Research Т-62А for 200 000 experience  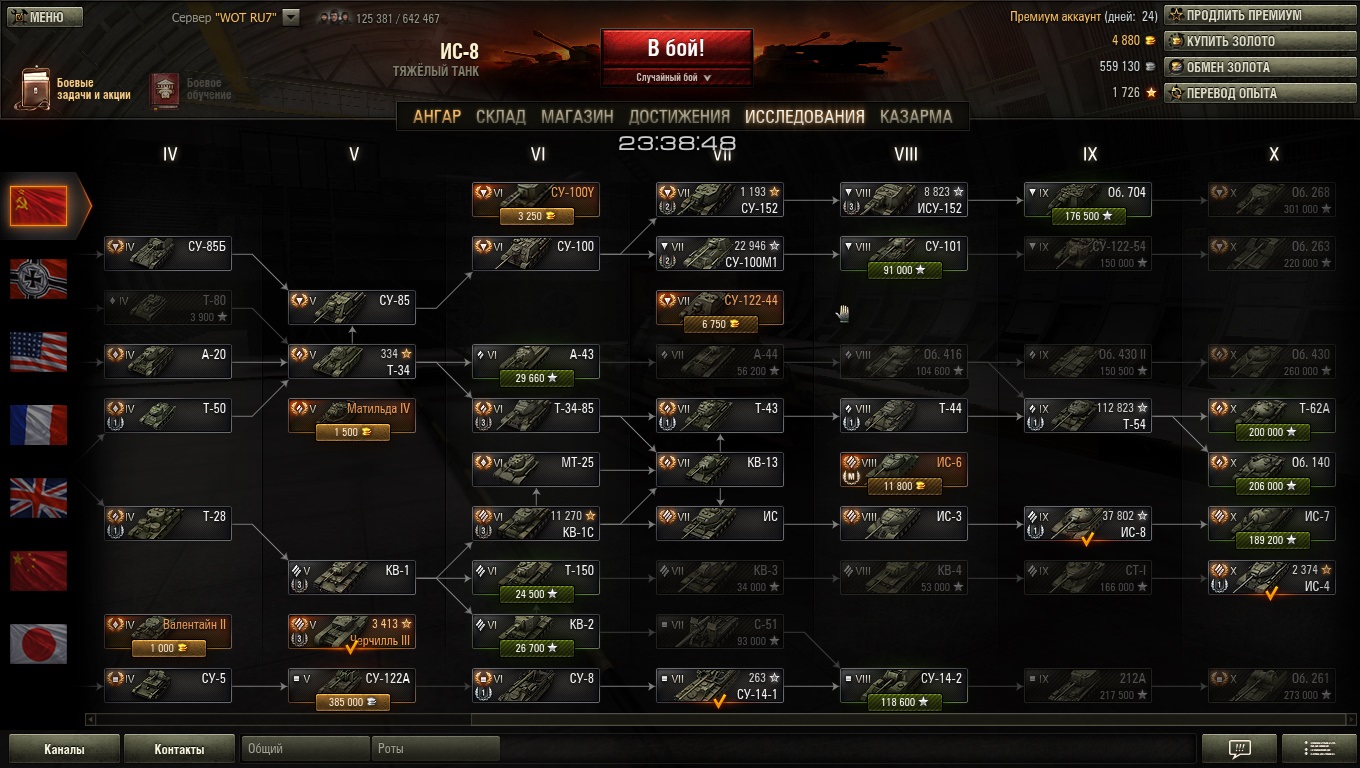(1272, 432)
